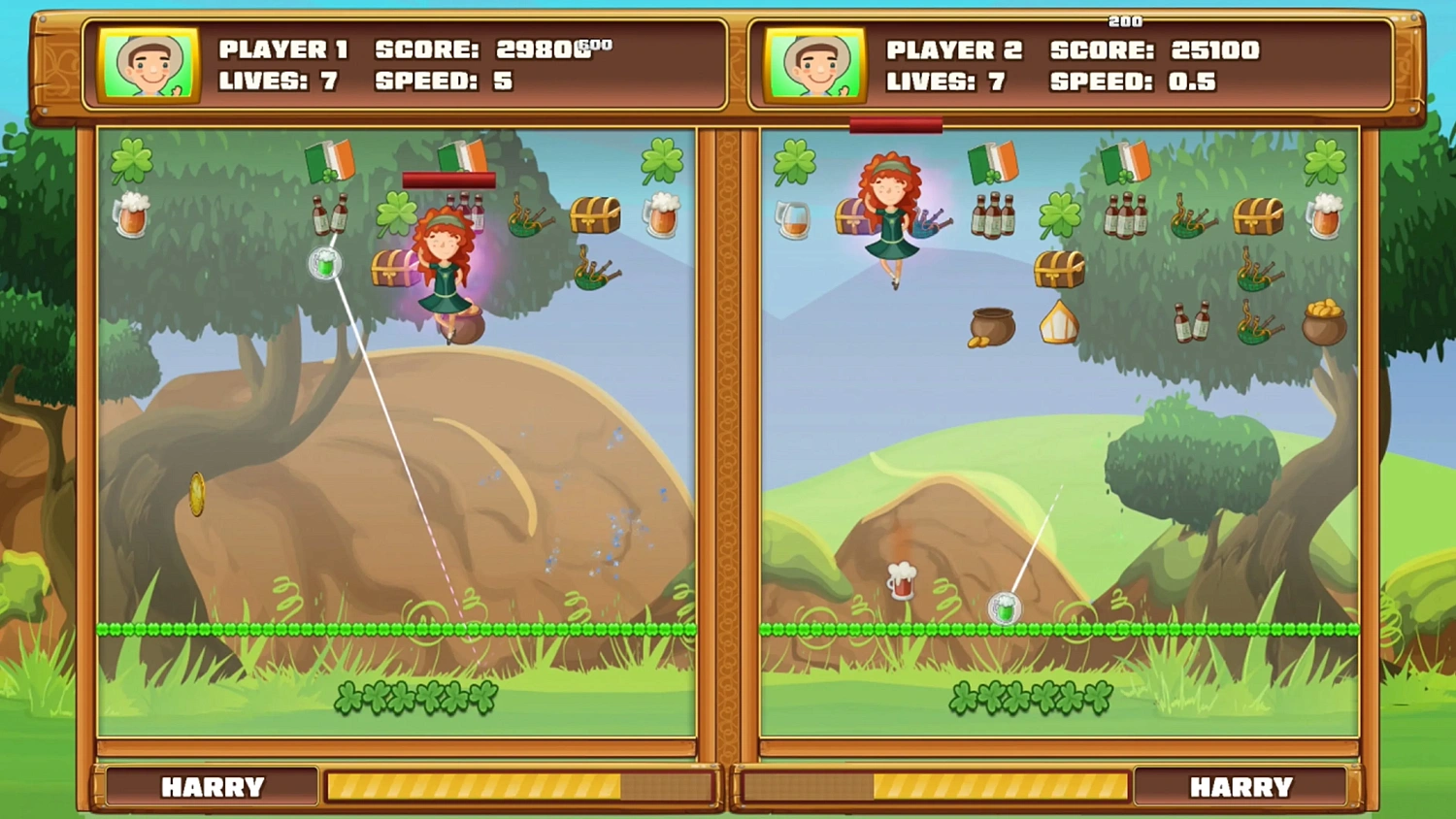Click the falling coin in Player 1 field

coord(195,493)
